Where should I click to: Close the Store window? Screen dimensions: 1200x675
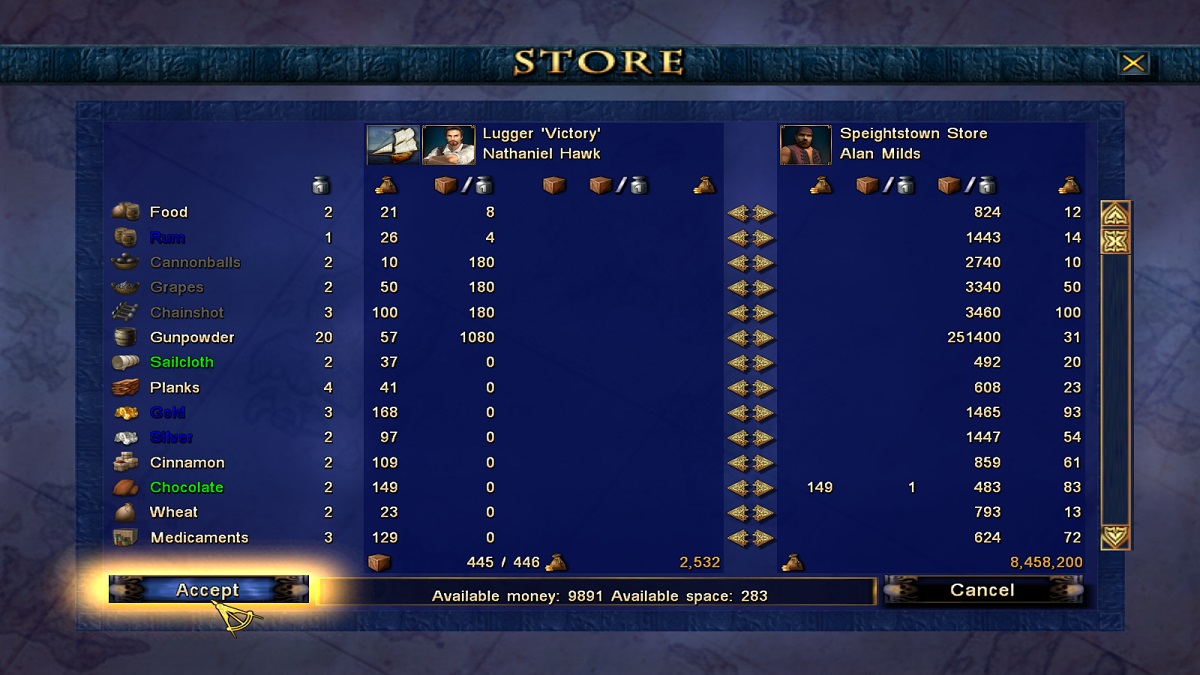coord(1133,64)
